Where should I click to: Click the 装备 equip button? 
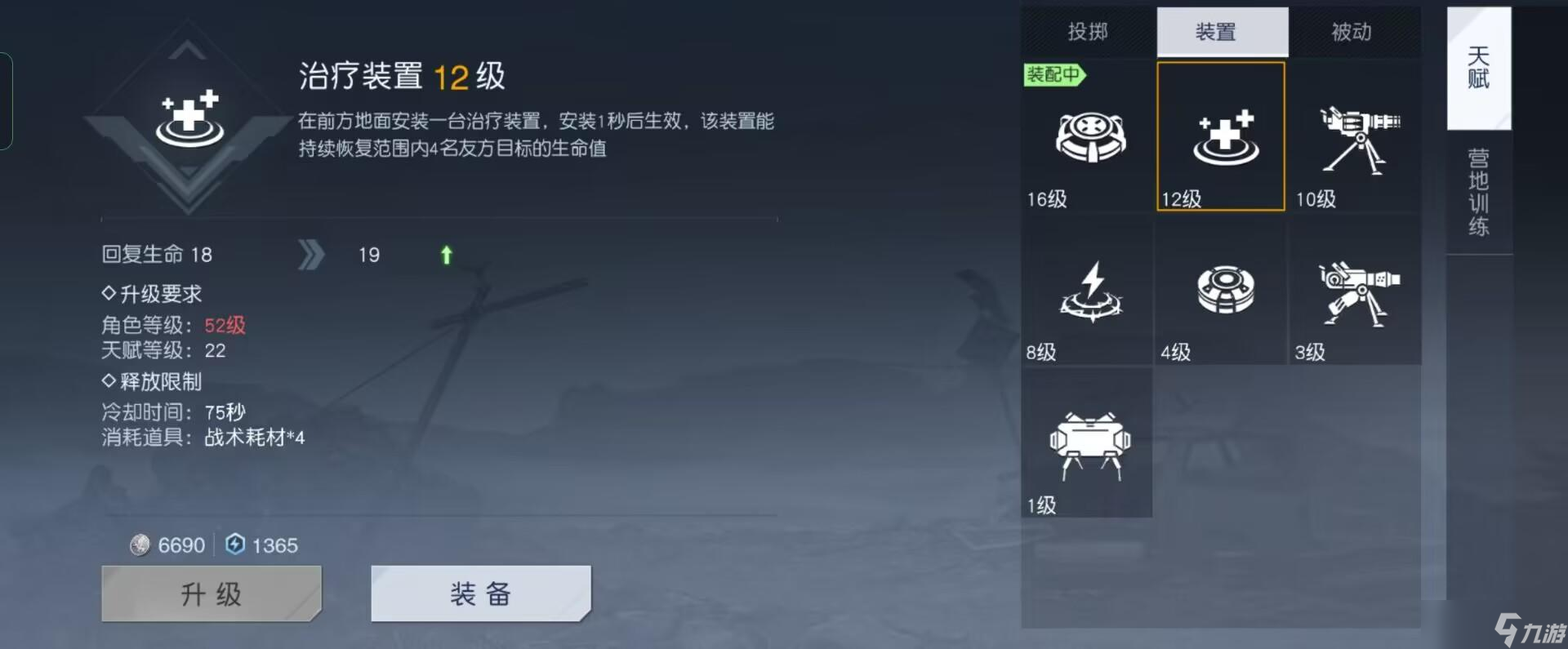click(x=480, y=593)
